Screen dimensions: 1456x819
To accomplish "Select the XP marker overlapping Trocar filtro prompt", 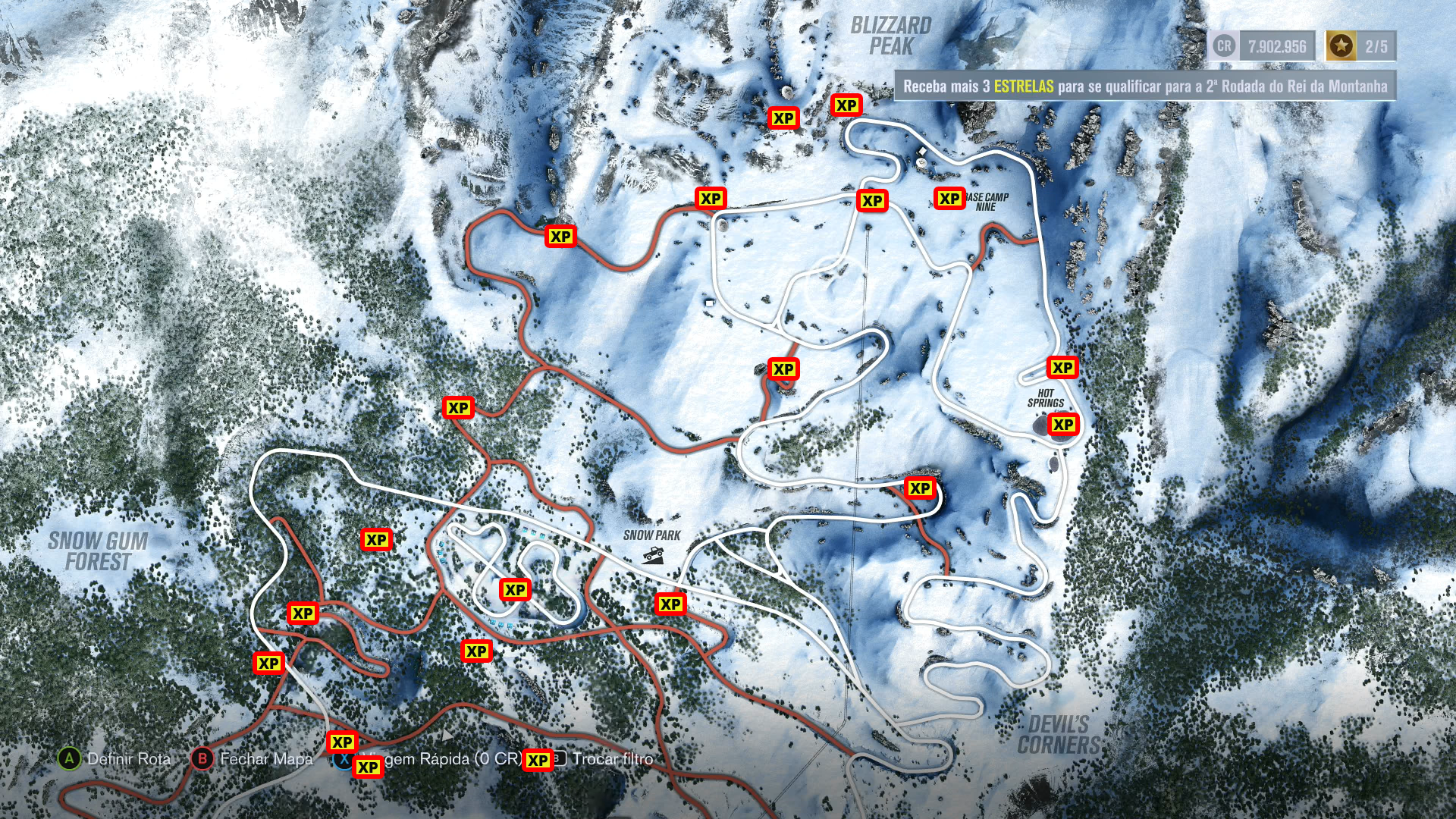I will [538, 761].
